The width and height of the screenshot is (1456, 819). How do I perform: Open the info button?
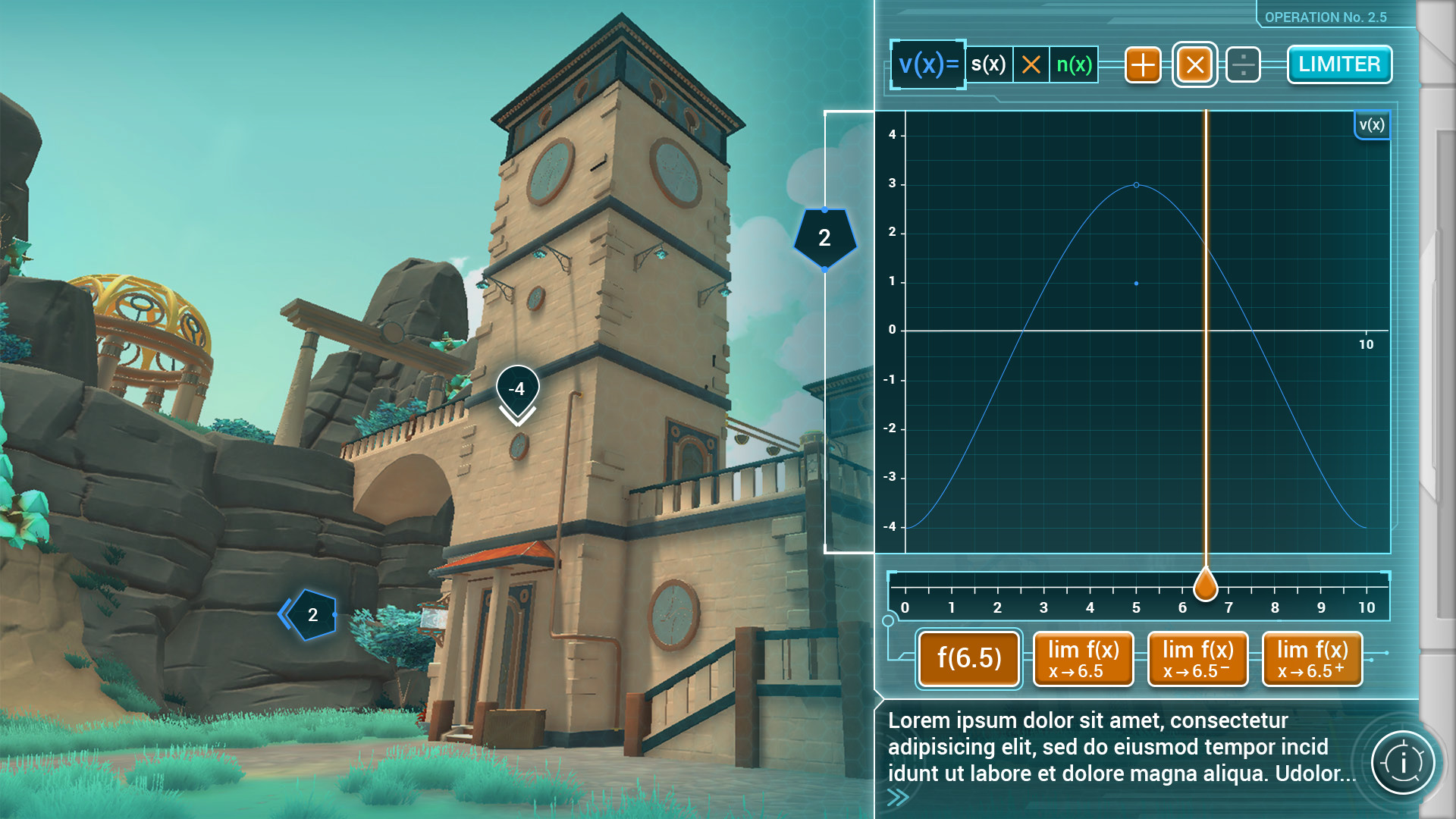[x=1402, y=762]
